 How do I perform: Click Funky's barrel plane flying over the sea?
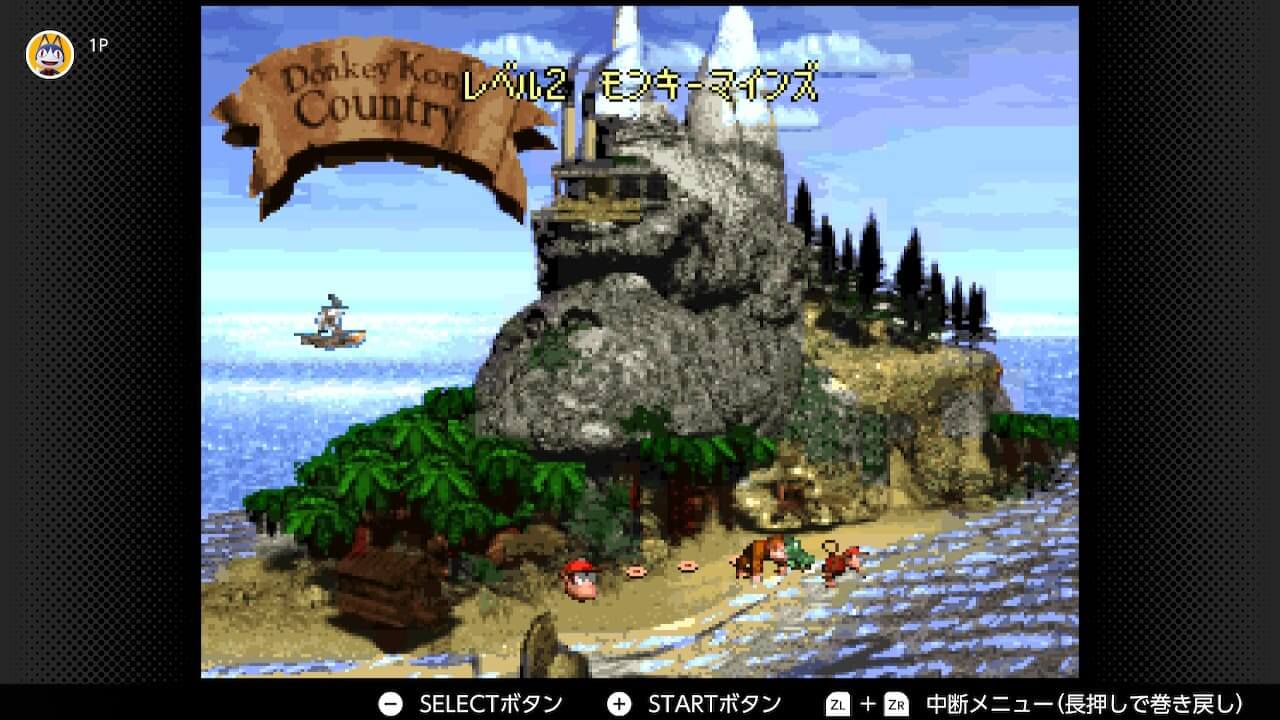click(x=330, y=324)
